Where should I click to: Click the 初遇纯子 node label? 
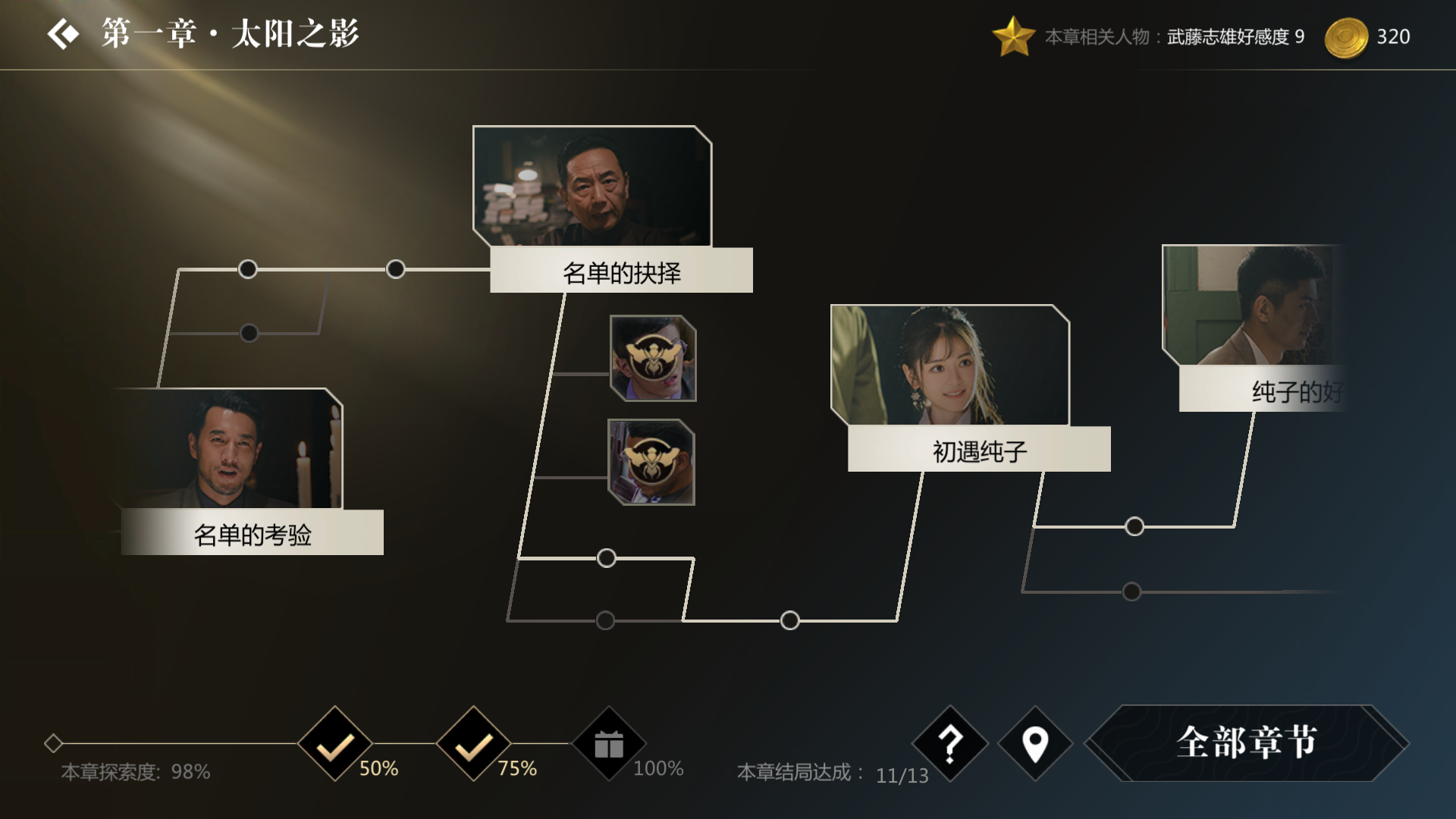[x=978, y=450]
